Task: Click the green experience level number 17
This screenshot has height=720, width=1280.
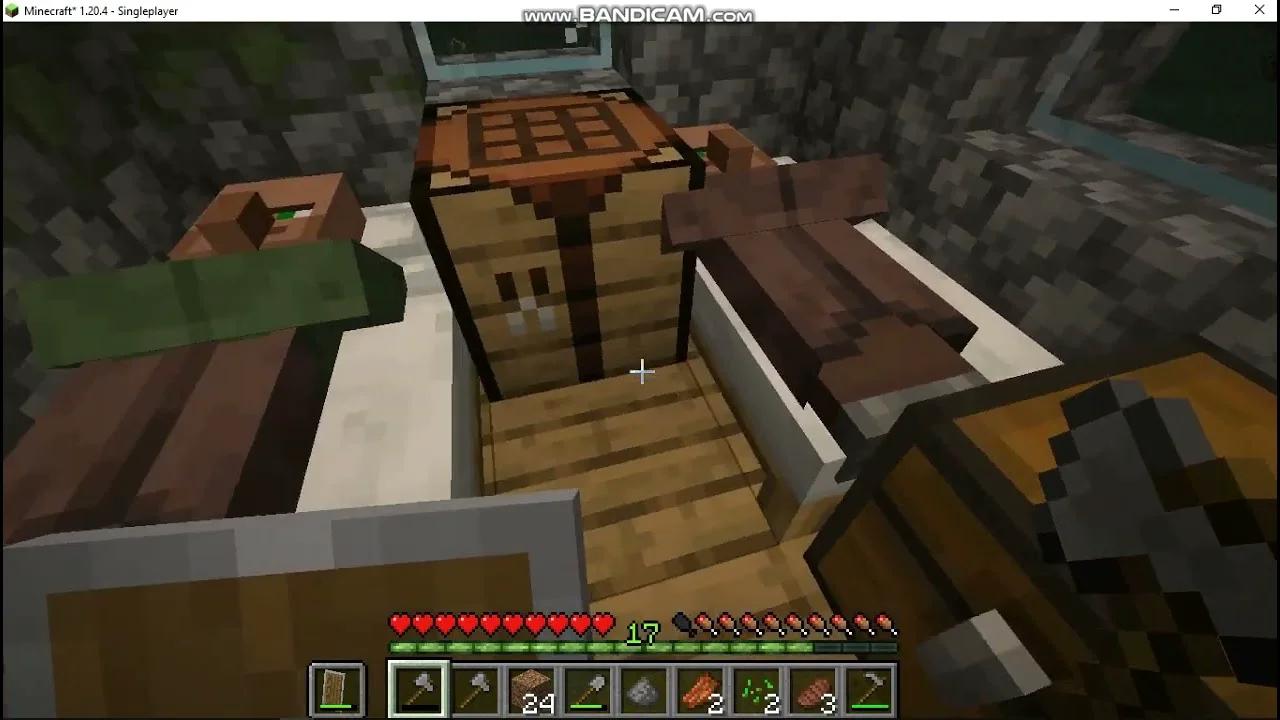Action: [x=641, y=633]
